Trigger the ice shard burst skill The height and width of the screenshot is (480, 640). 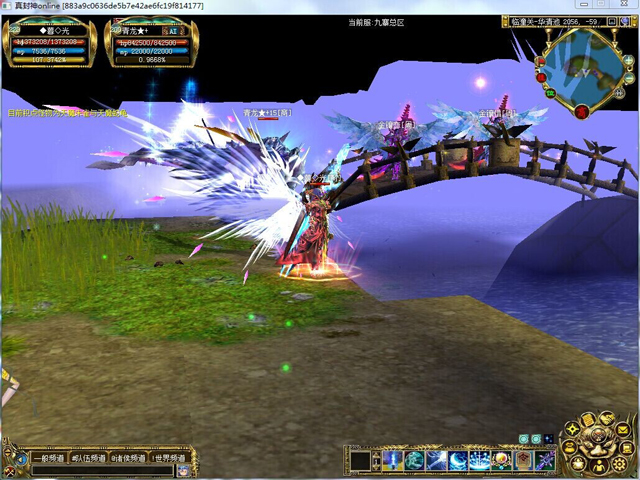481,460
